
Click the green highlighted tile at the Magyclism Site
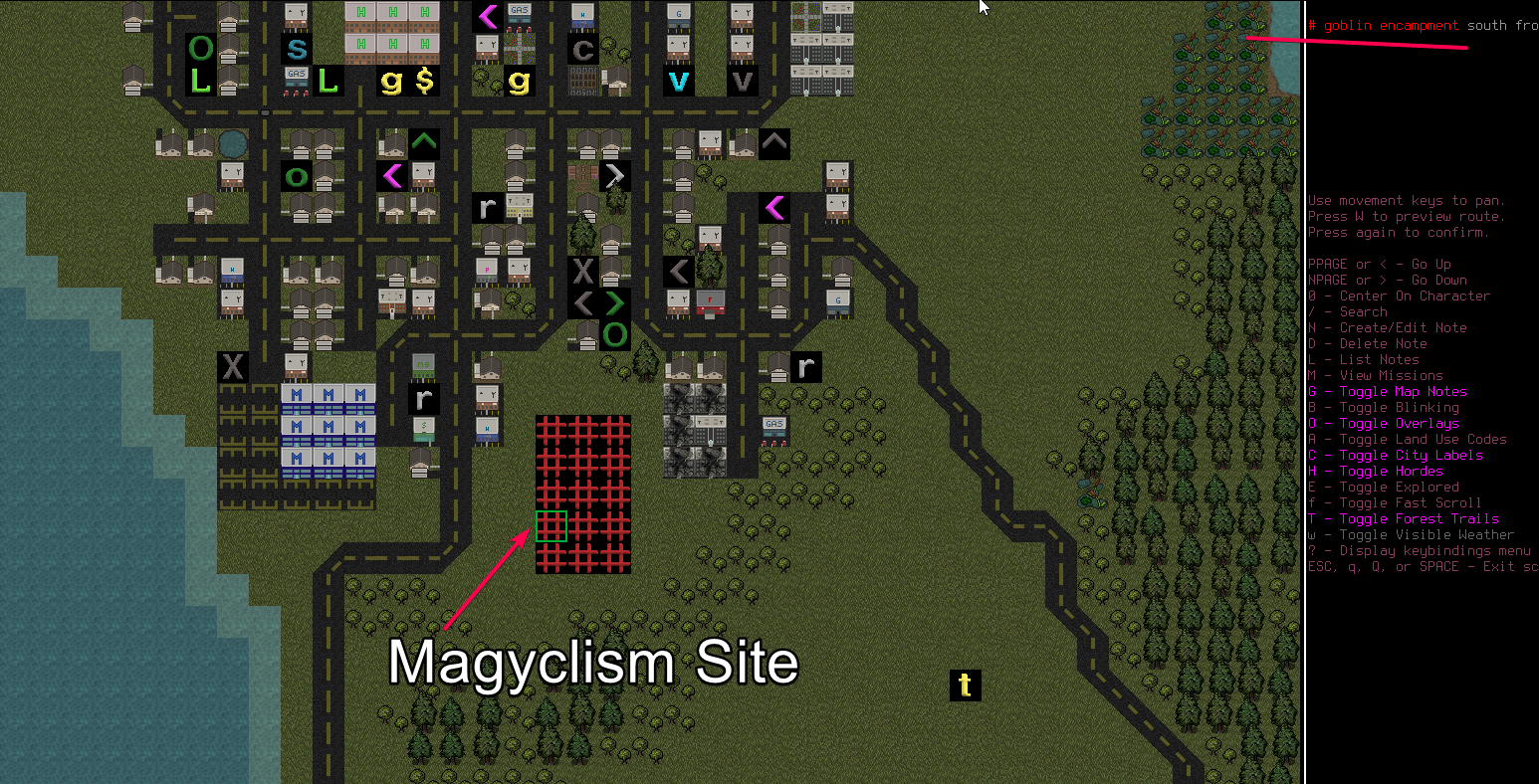point(551,525)
